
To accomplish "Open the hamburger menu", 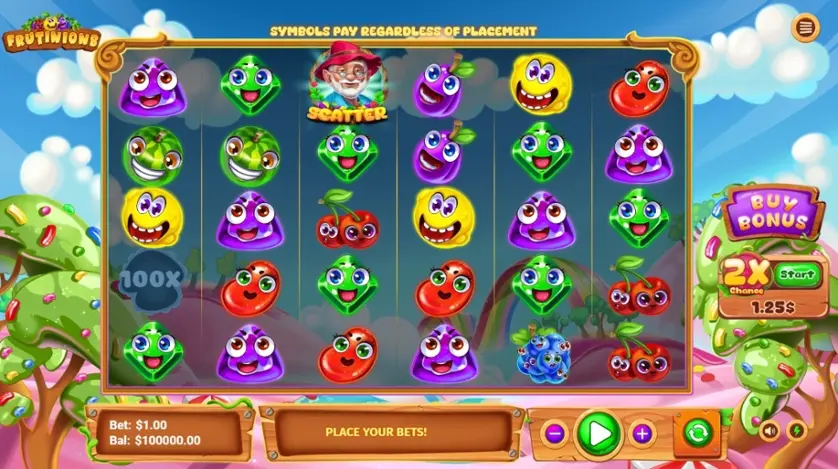I will point(804,28).
